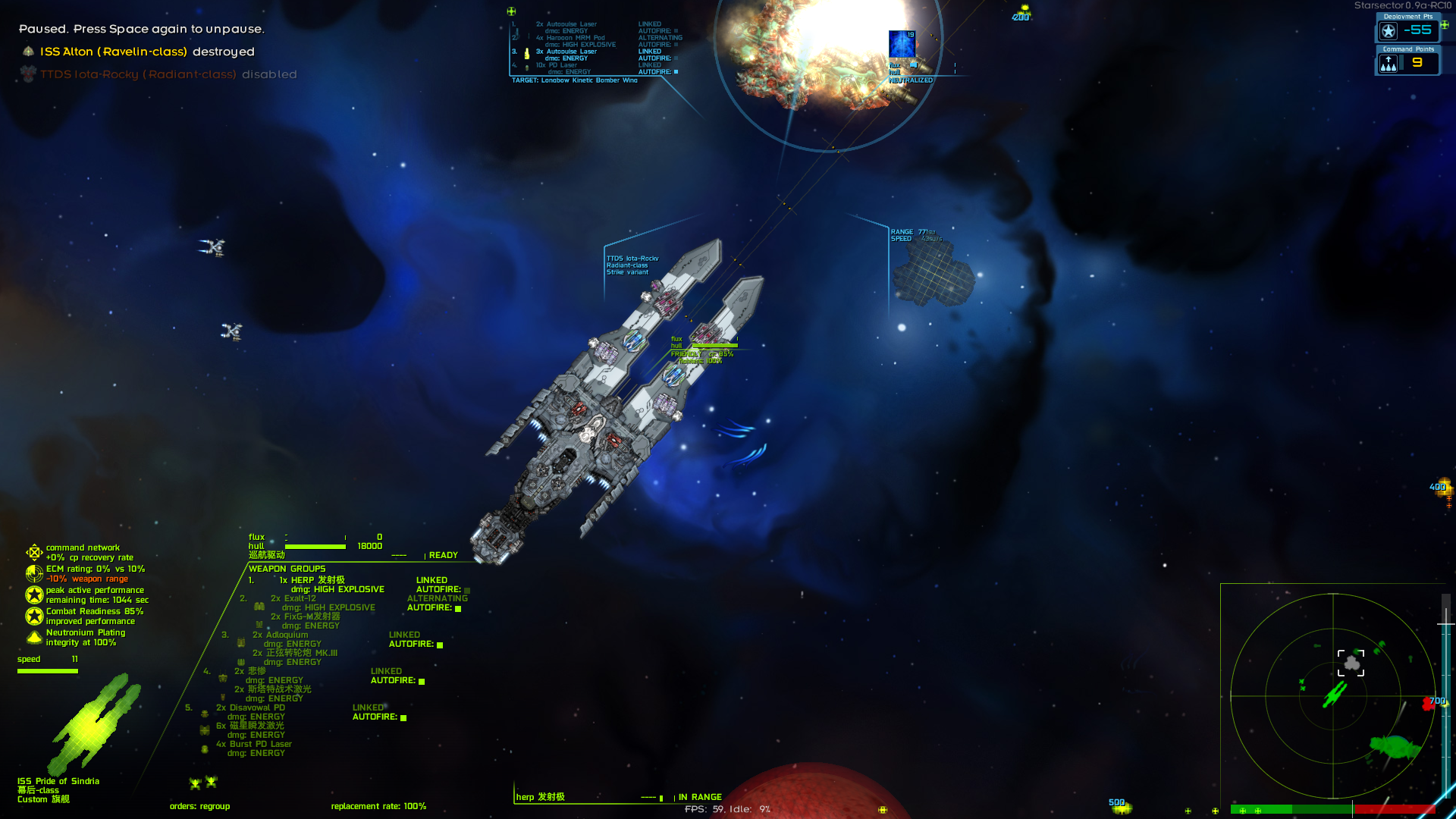Click the orders: regroup text

(x=198, y=806)
